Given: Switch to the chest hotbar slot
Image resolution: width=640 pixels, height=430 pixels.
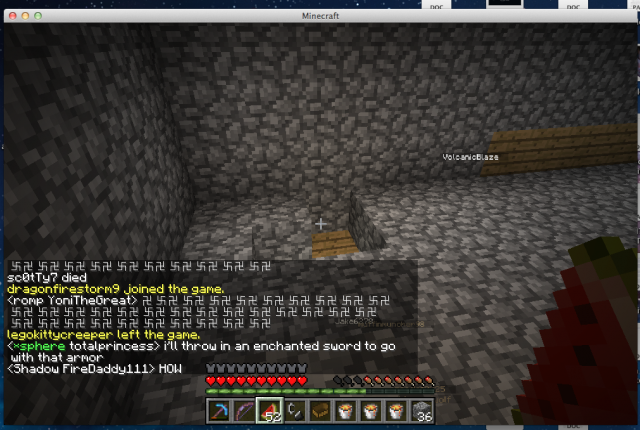Looking at the screenshot, I should click(x=321, y=410).
